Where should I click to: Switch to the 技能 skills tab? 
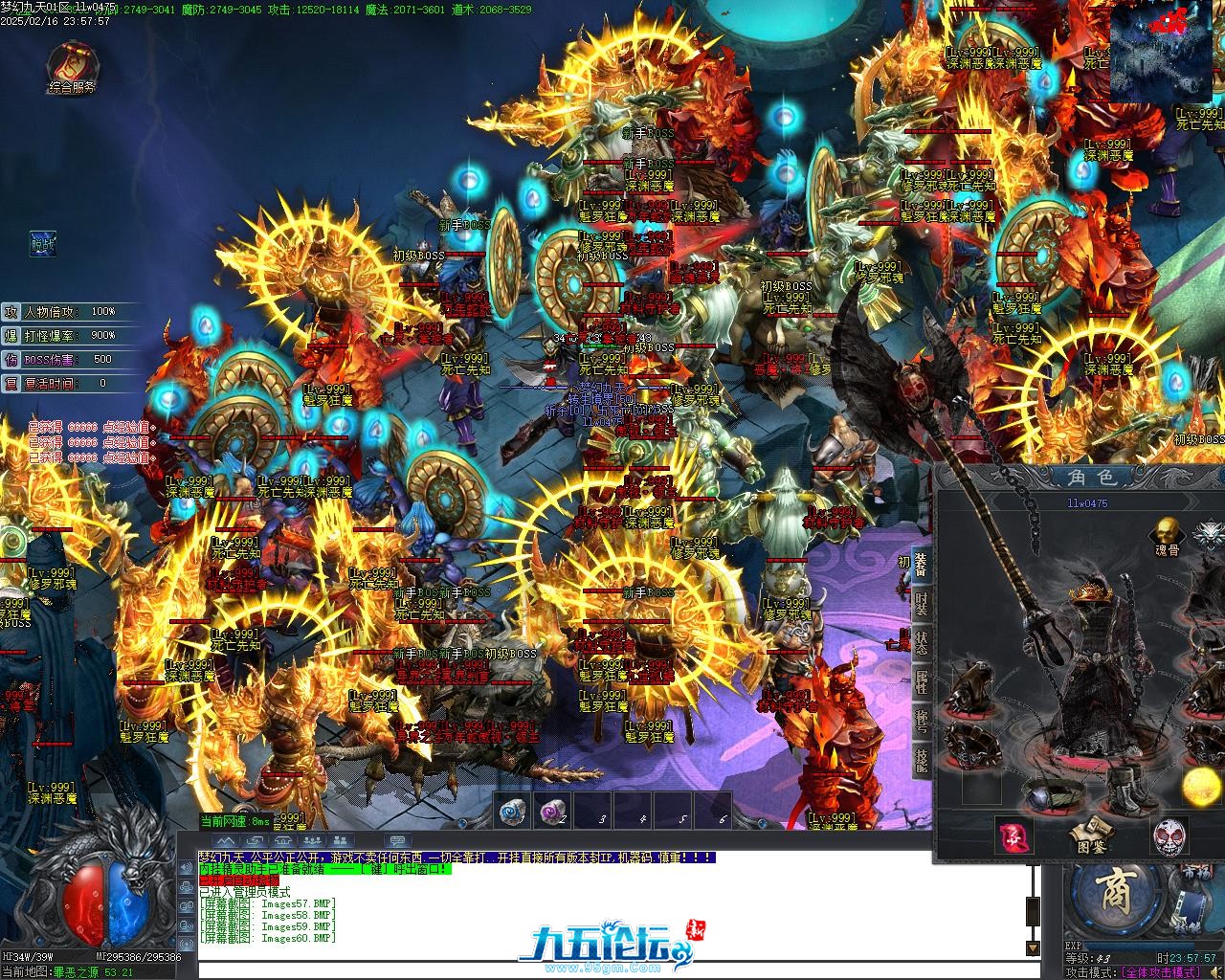click(921, 761)
